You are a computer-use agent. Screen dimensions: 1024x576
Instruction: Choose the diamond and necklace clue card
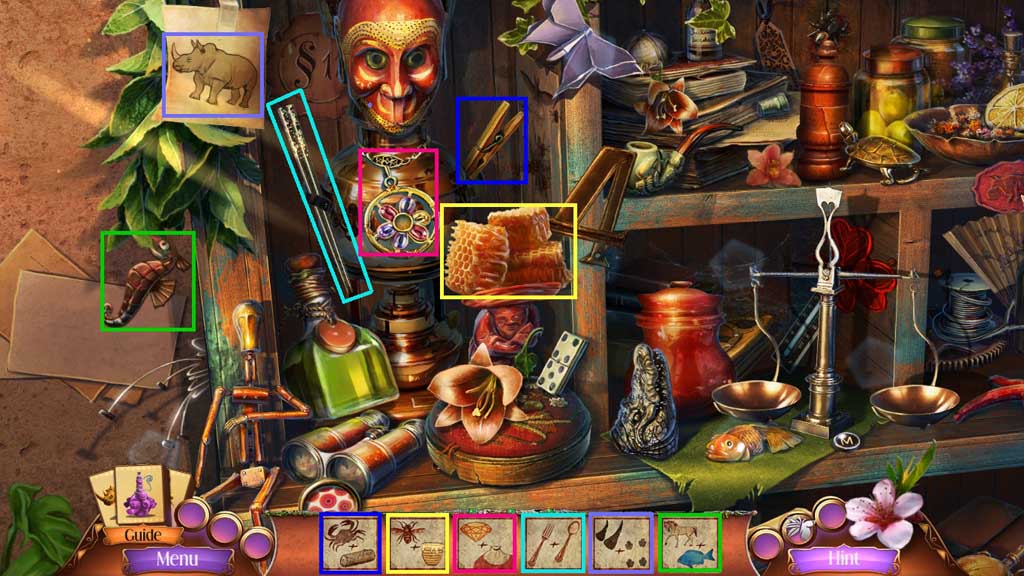coord(485,543)
